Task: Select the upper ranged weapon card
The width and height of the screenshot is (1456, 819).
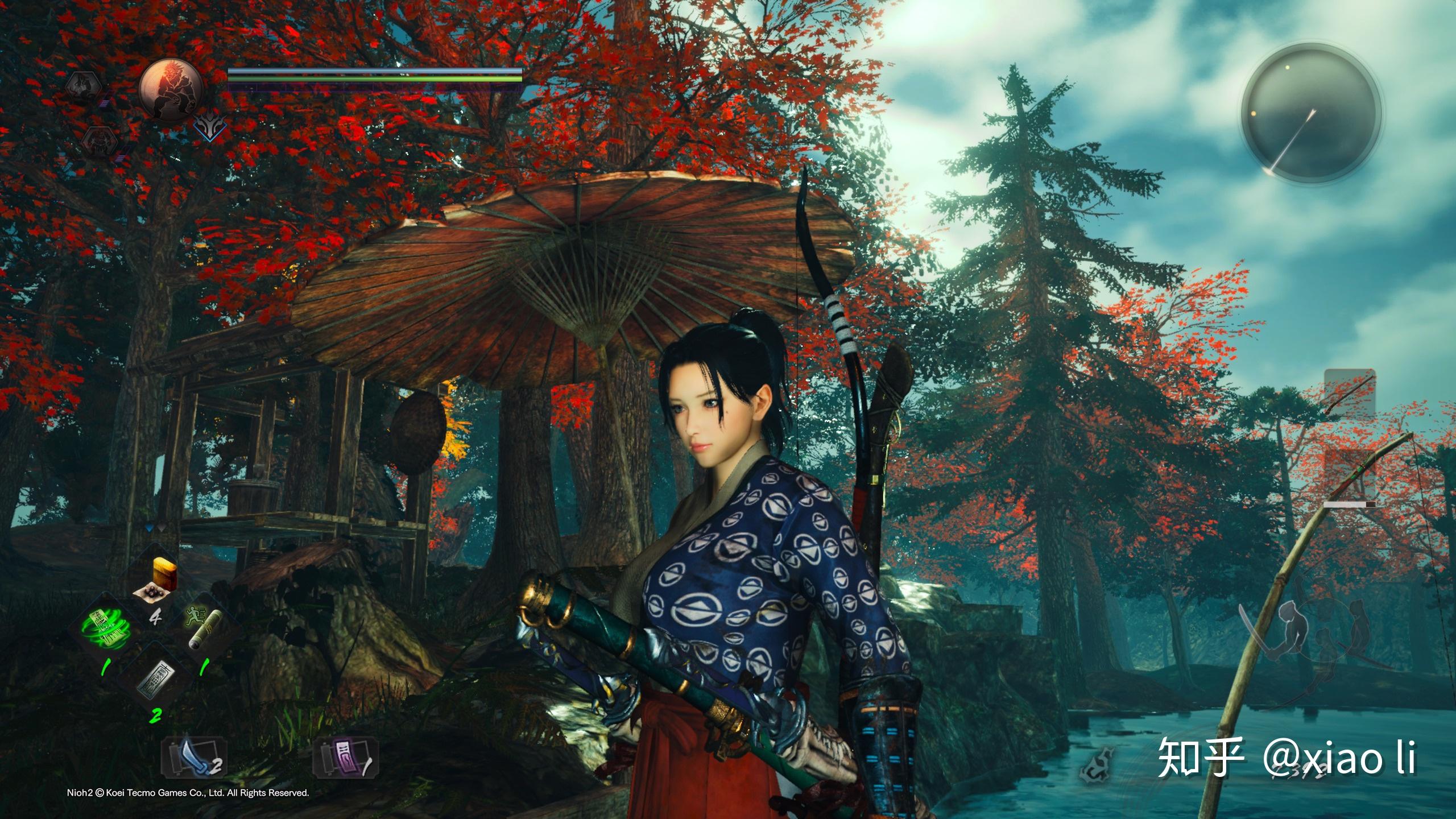Action: click(1350, 392)
